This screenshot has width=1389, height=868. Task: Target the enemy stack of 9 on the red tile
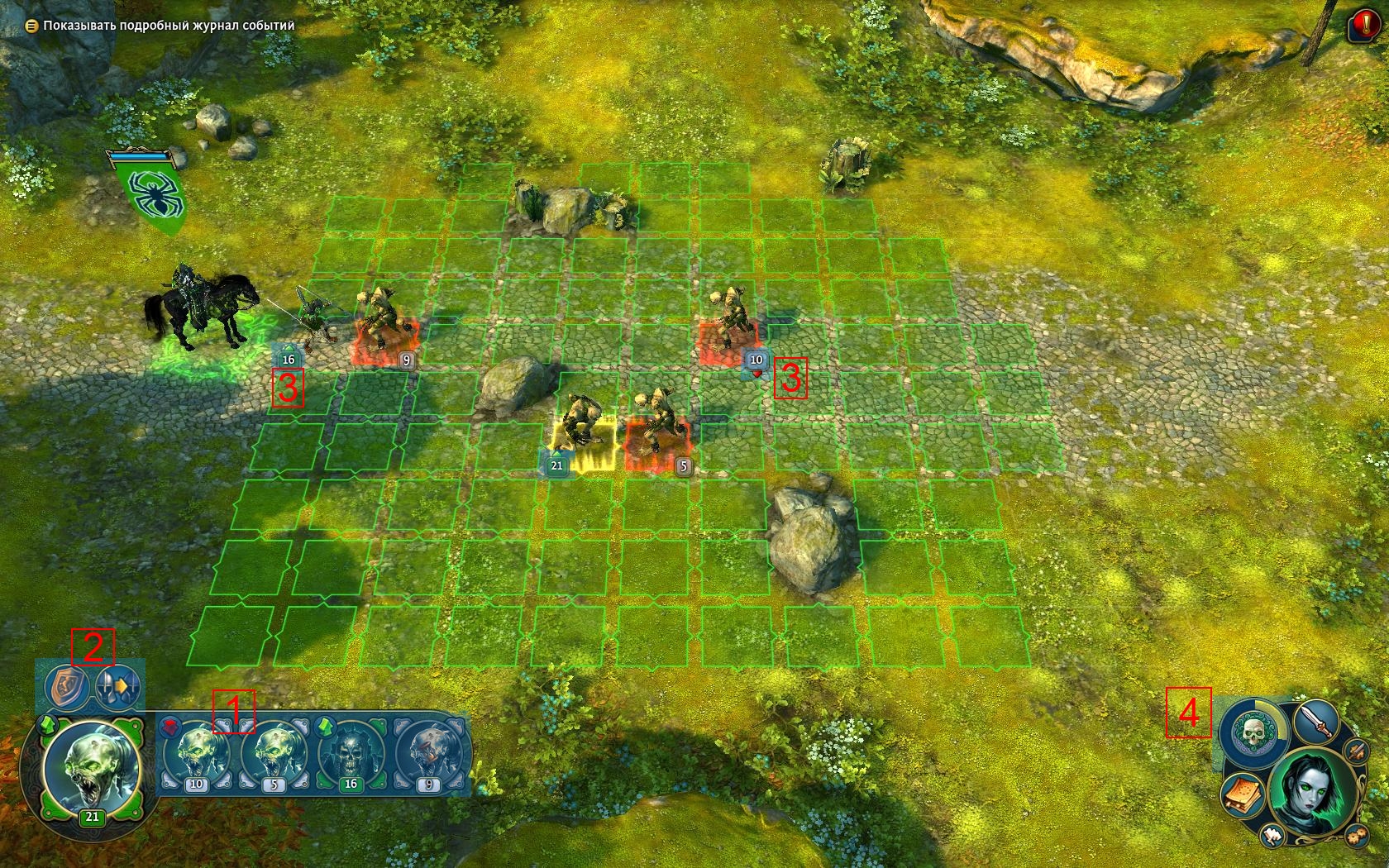pos(384,328)
